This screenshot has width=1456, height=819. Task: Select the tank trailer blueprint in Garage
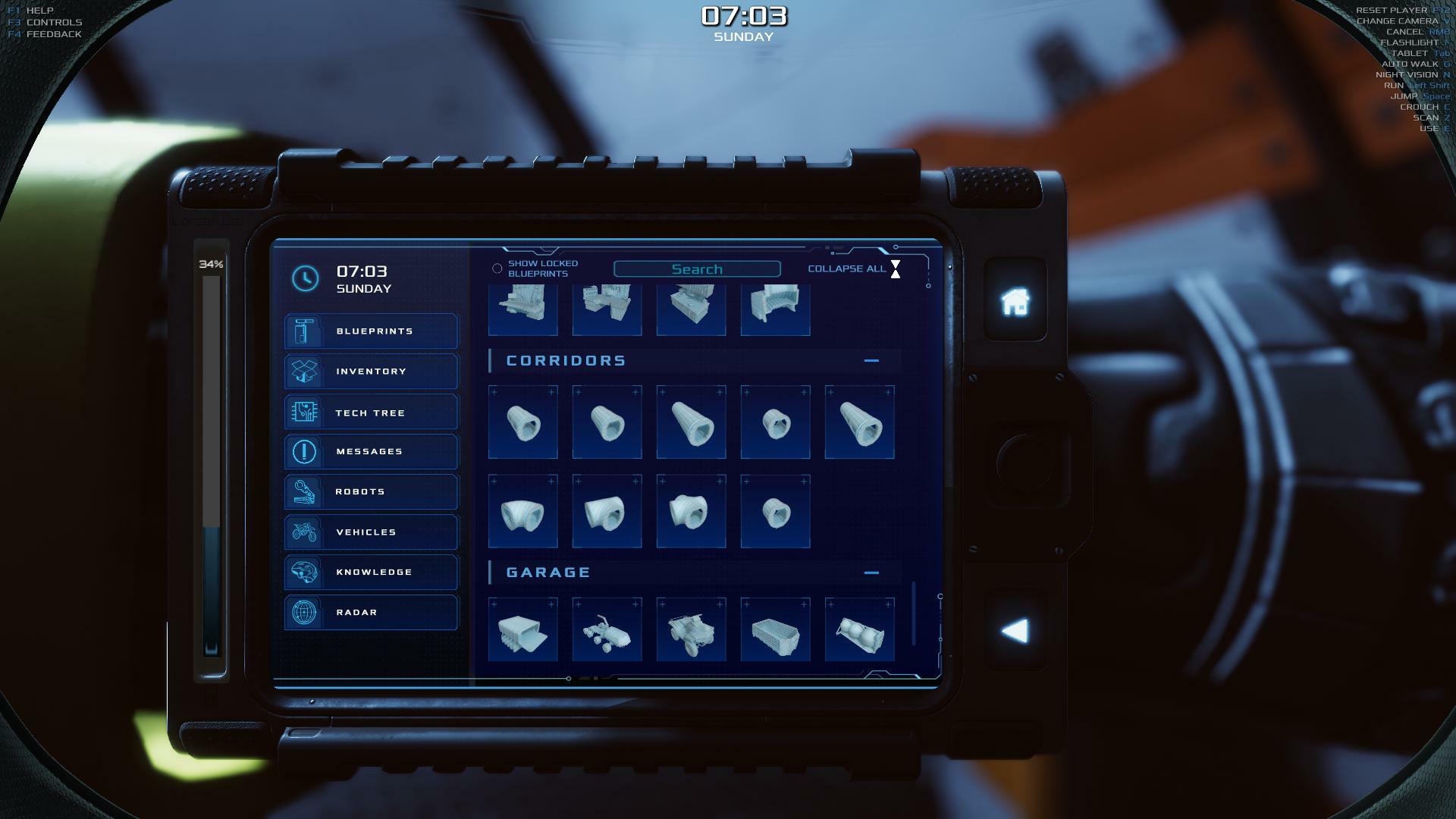click(x=859, y=631)
